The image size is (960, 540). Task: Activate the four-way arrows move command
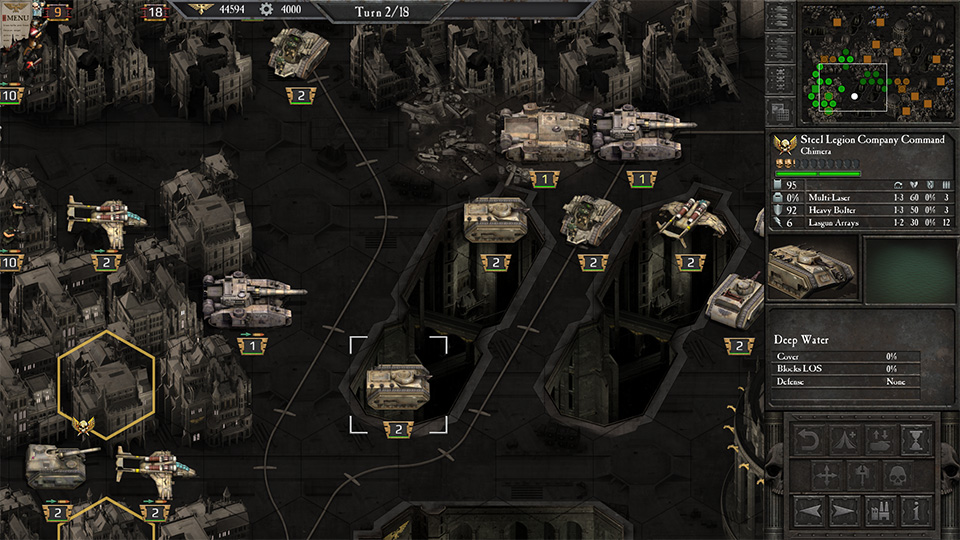pyautogui.click(x=827, y=474)
